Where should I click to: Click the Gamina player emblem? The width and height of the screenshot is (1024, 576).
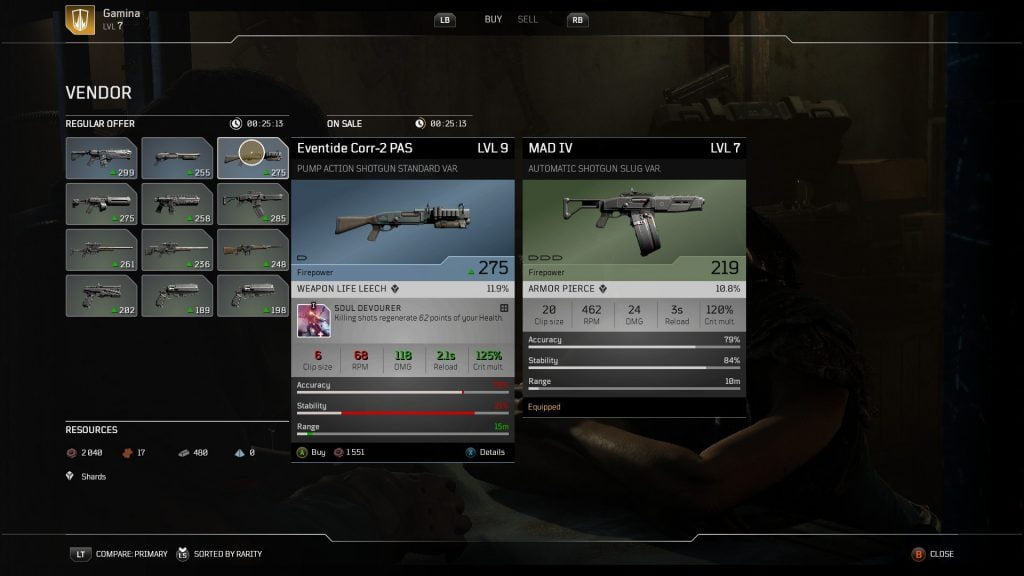[80, 20]
